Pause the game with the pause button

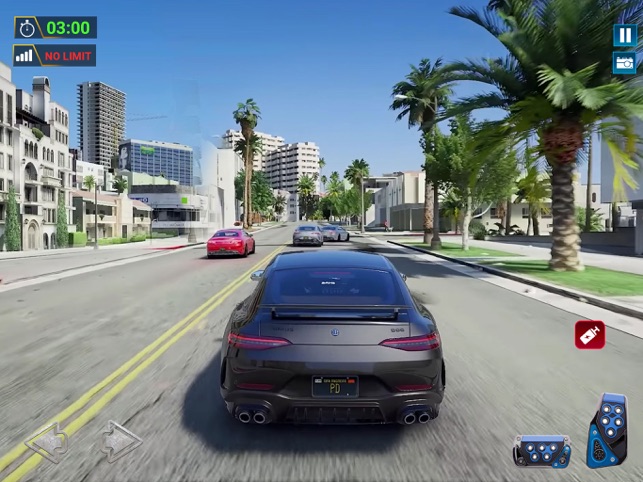pyautogui.click(x=624, y=35)
